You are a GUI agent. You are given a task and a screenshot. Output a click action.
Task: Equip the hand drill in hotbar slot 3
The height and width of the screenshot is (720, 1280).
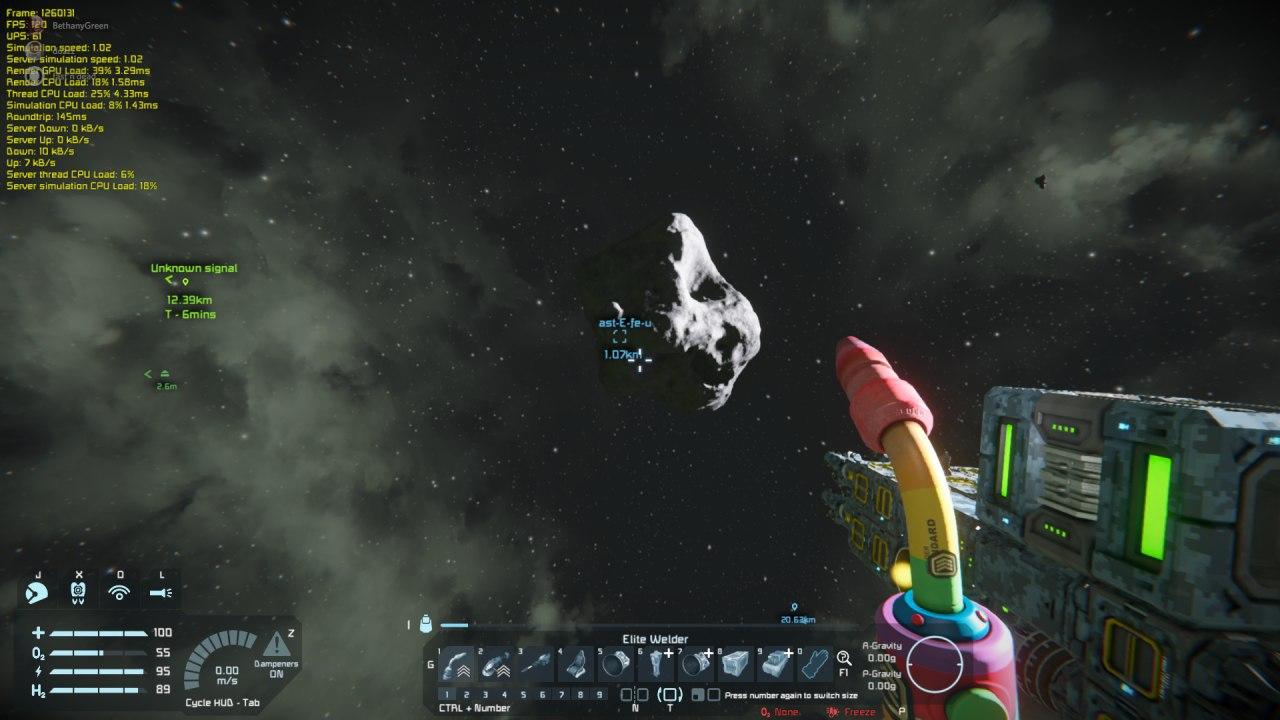(536, 664)
